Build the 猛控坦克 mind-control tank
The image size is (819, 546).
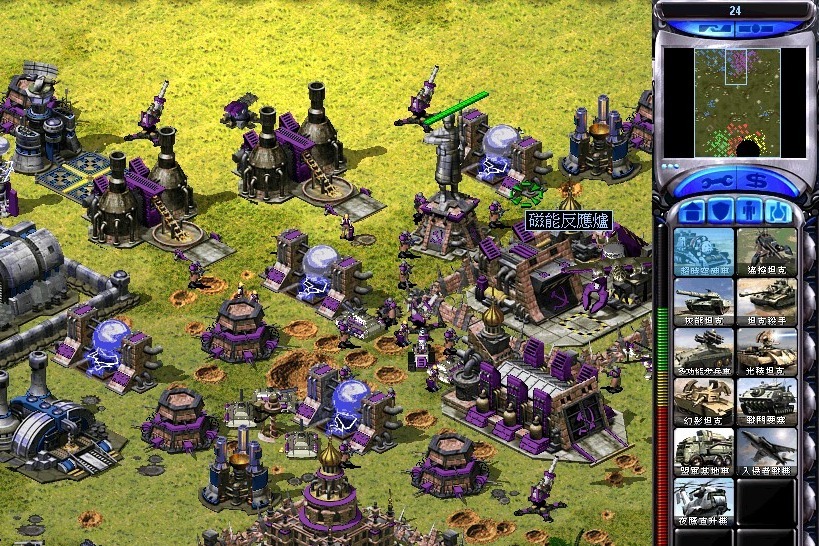766,251
